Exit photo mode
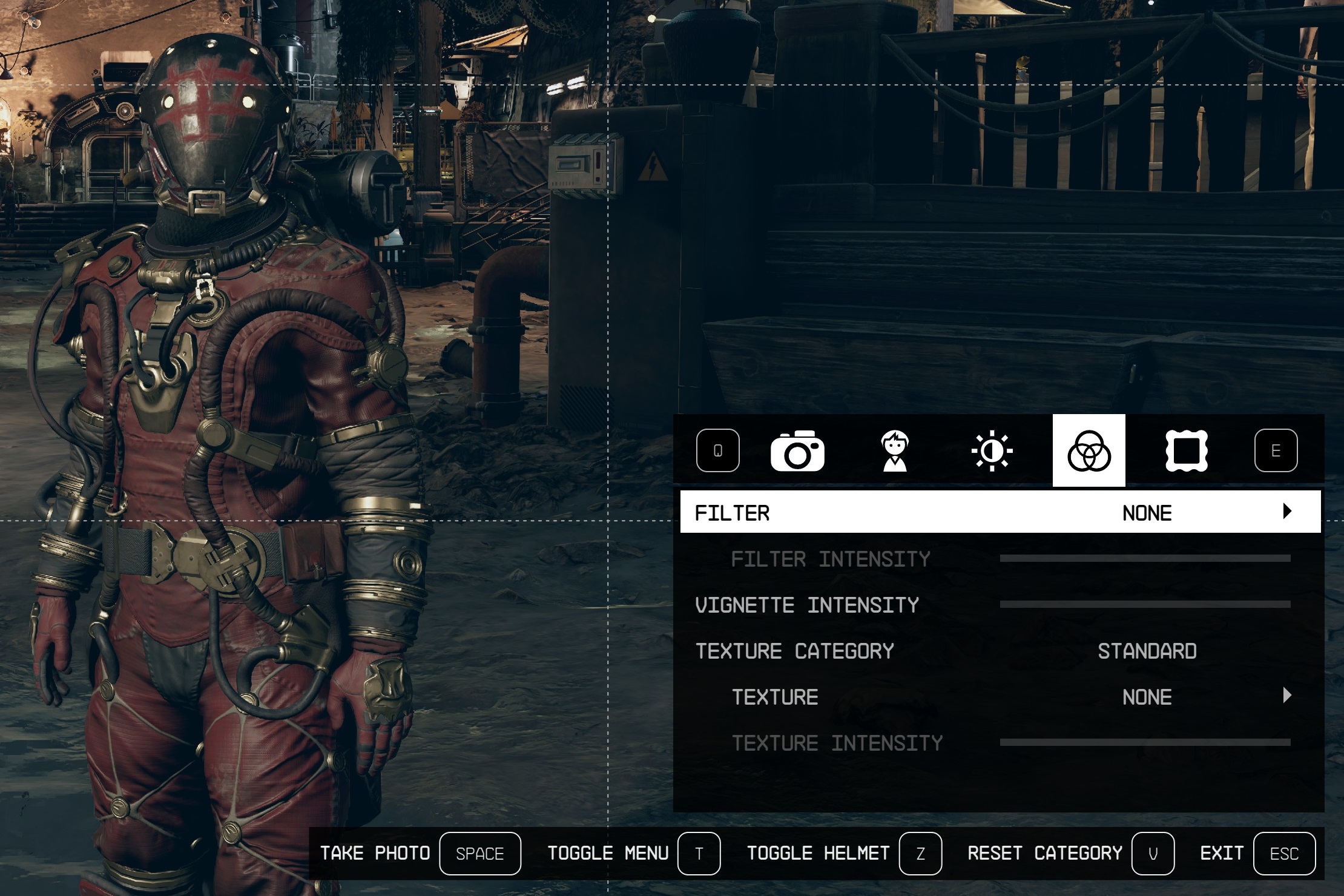The width and height of the screenshot is (1344, 896). point(1284,854)
